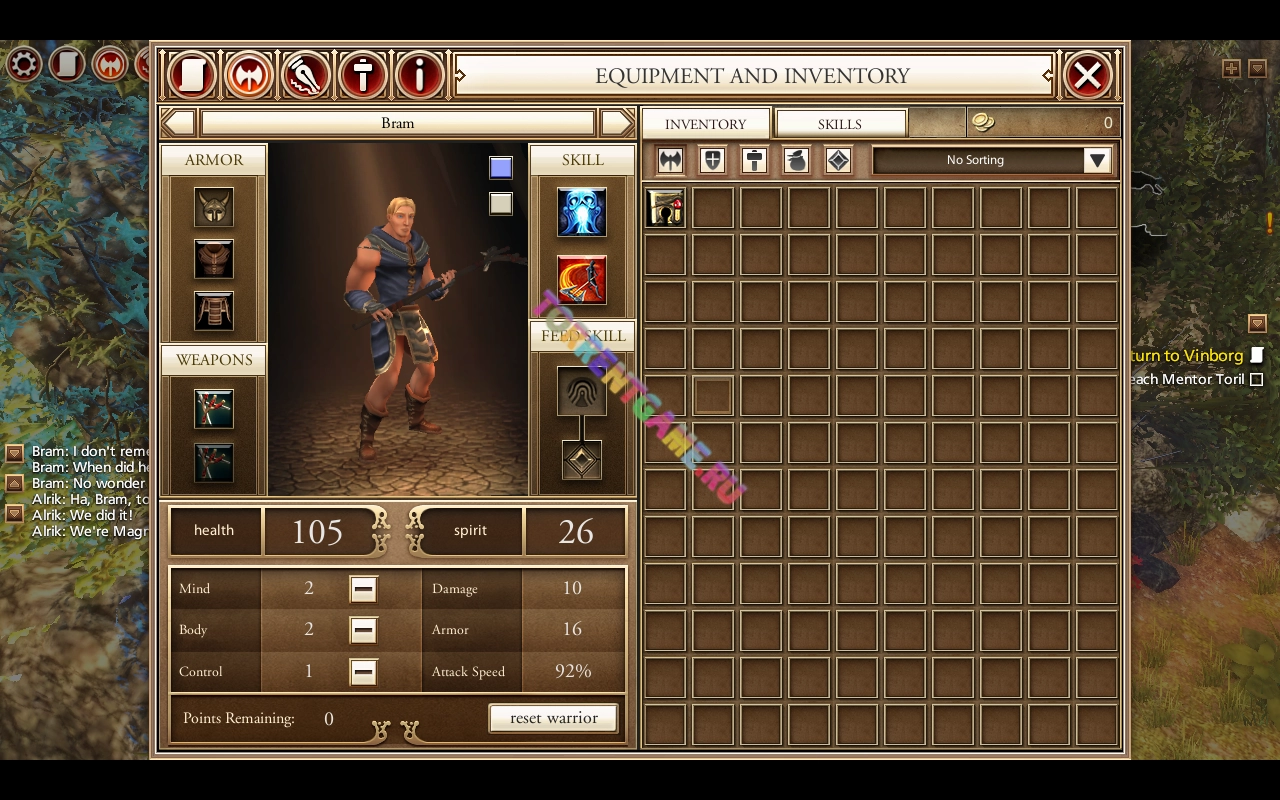1280x800 pixels.
Task: Open the gear settings icon
Action: coord(24,65)
